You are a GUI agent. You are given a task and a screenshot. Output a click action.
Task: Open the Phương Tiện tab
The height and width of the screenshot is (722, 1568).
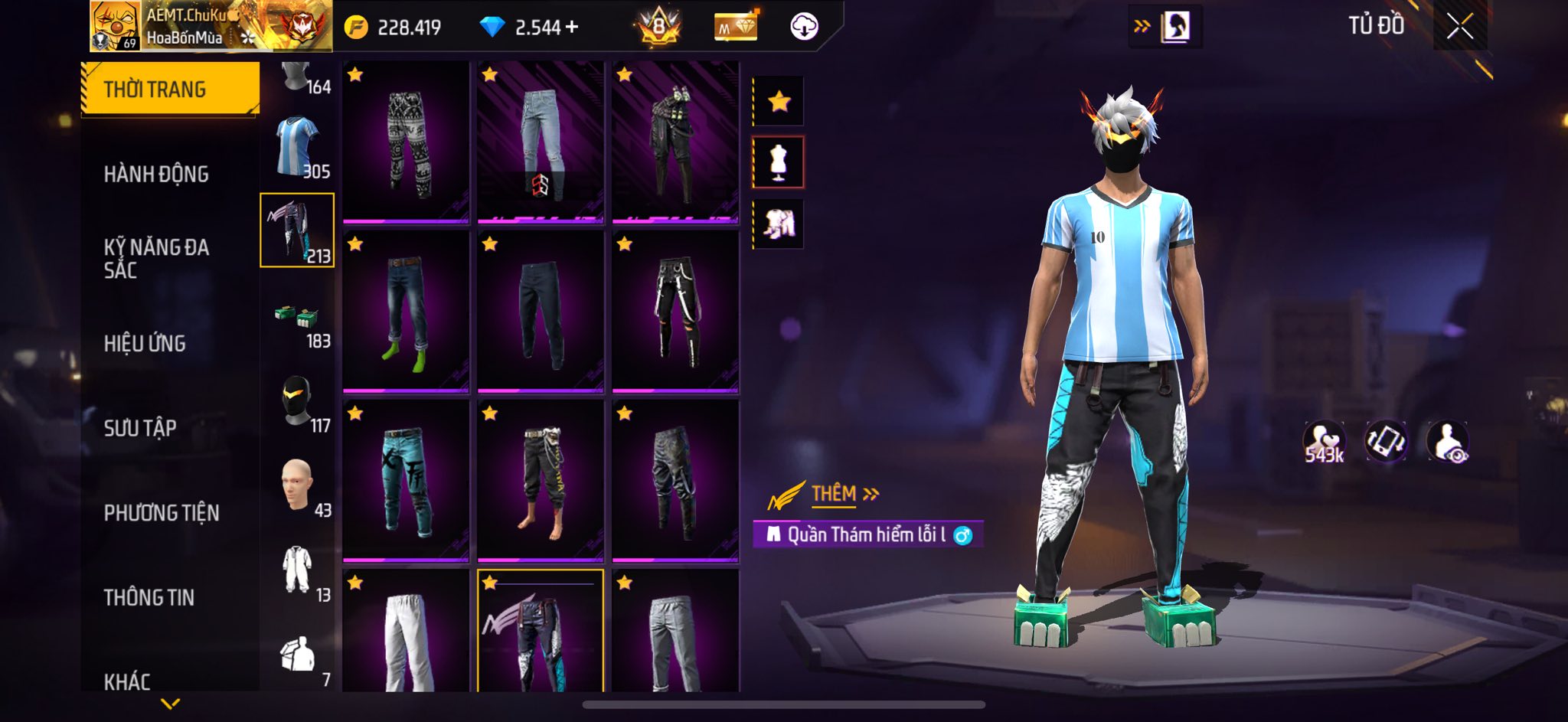(162, 512)
